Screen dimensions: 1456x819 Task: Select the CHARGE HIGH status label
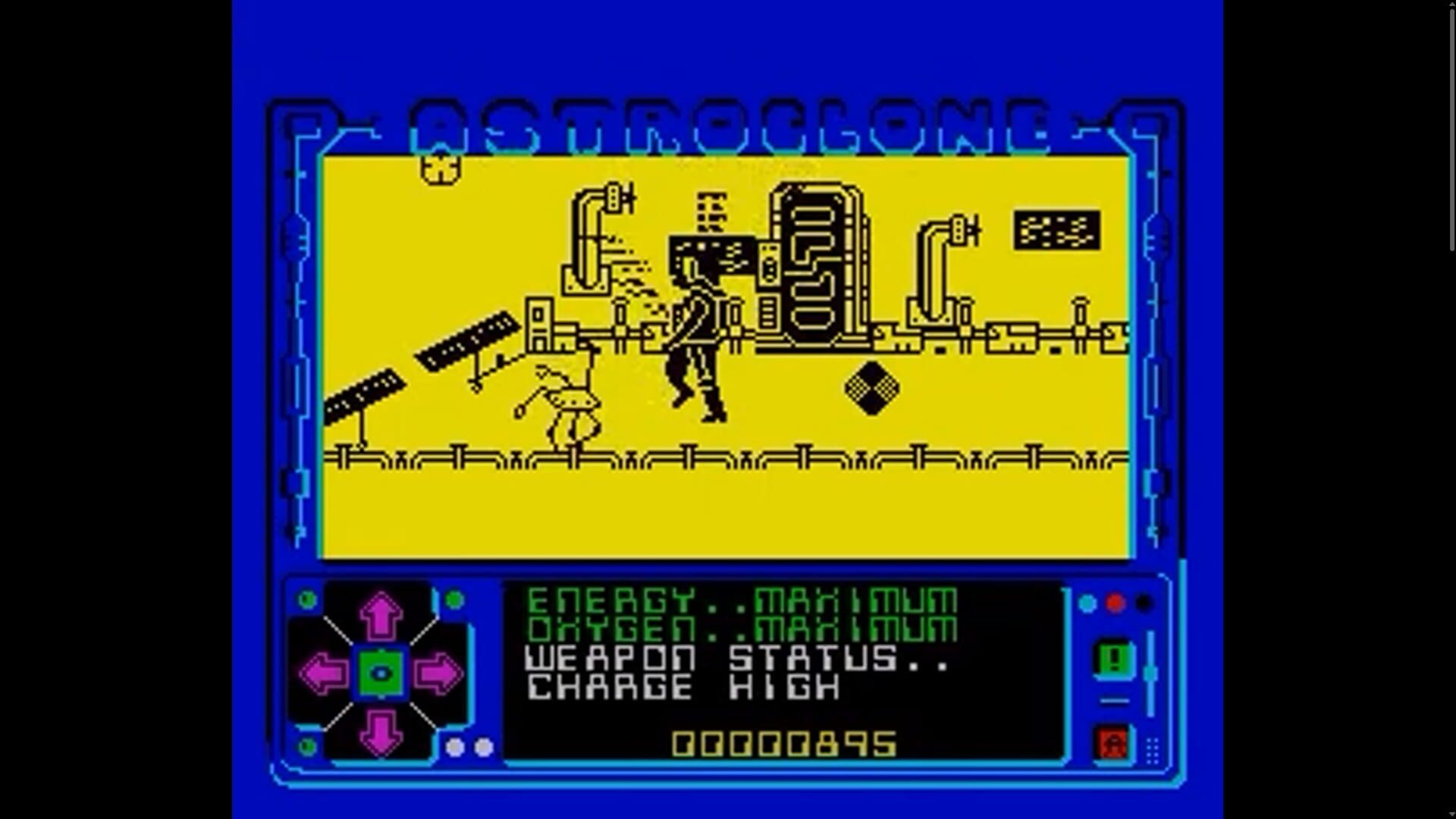click(679, 686)
